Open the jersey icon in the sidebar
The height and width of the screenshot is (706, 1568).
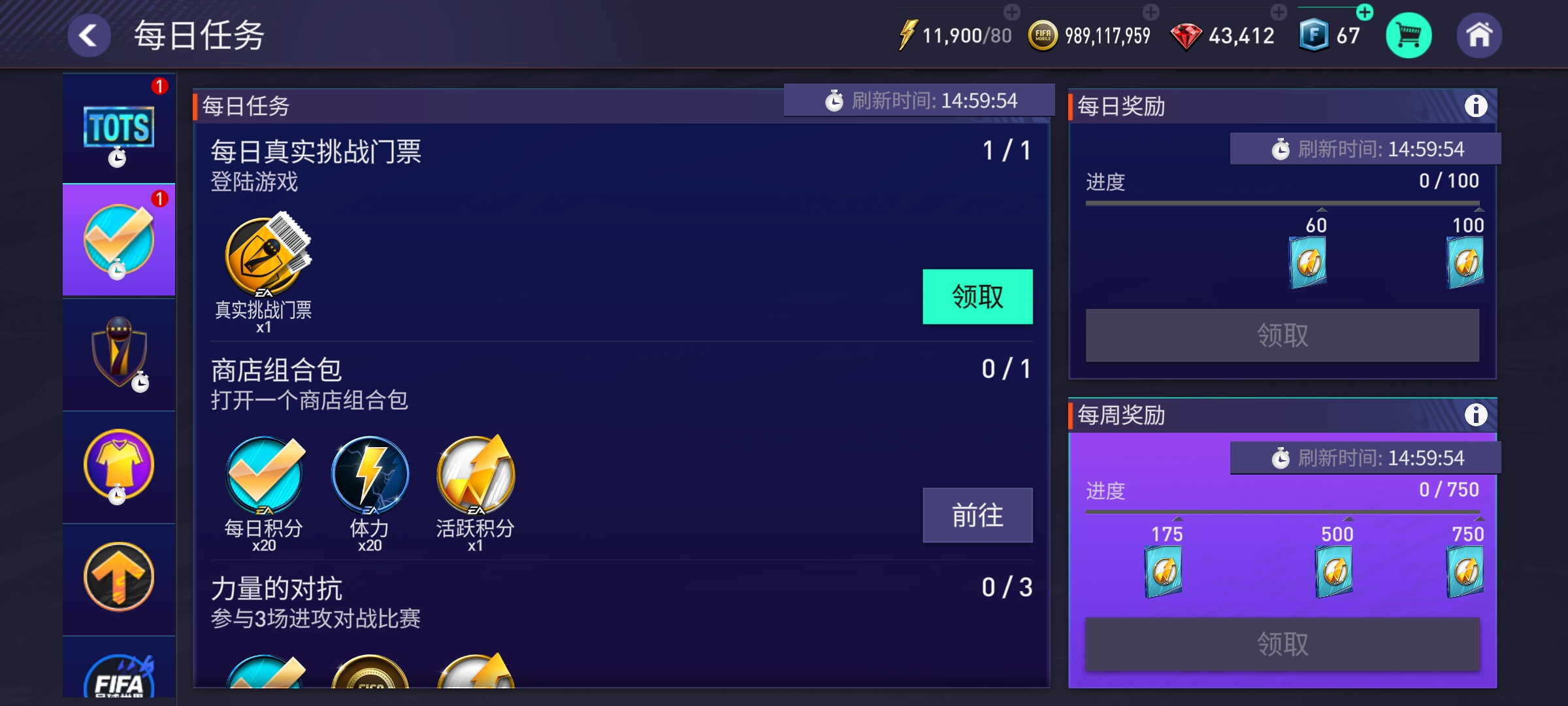point(118,464)
